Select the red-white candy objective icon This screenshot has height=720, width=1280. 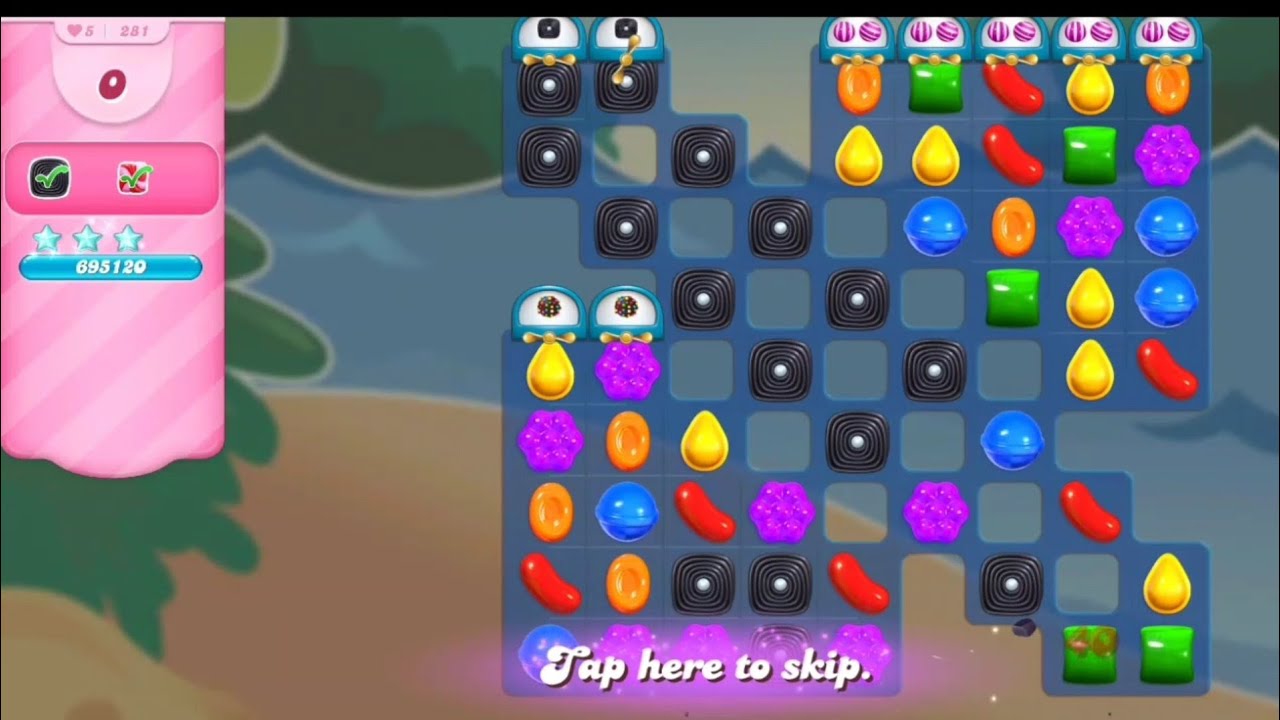tap(134, 178)
